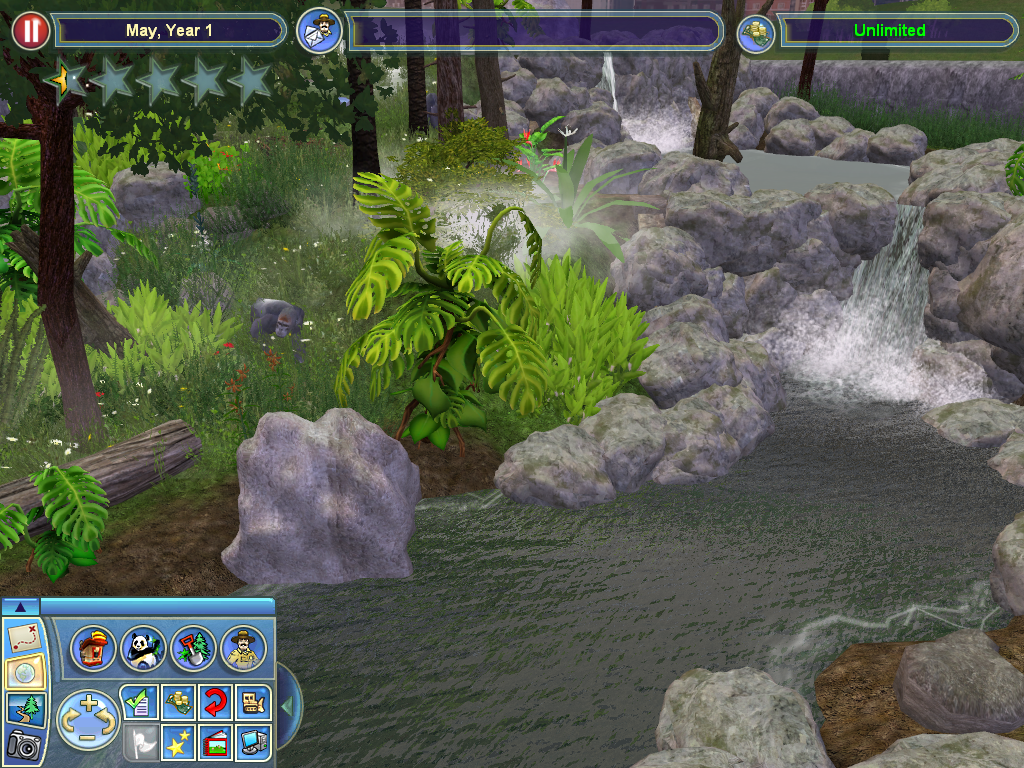This screenshot has width=1024, height=768.
Task: Open the zookeeper staff hiring menu
Action: click(x=243, y=648)
